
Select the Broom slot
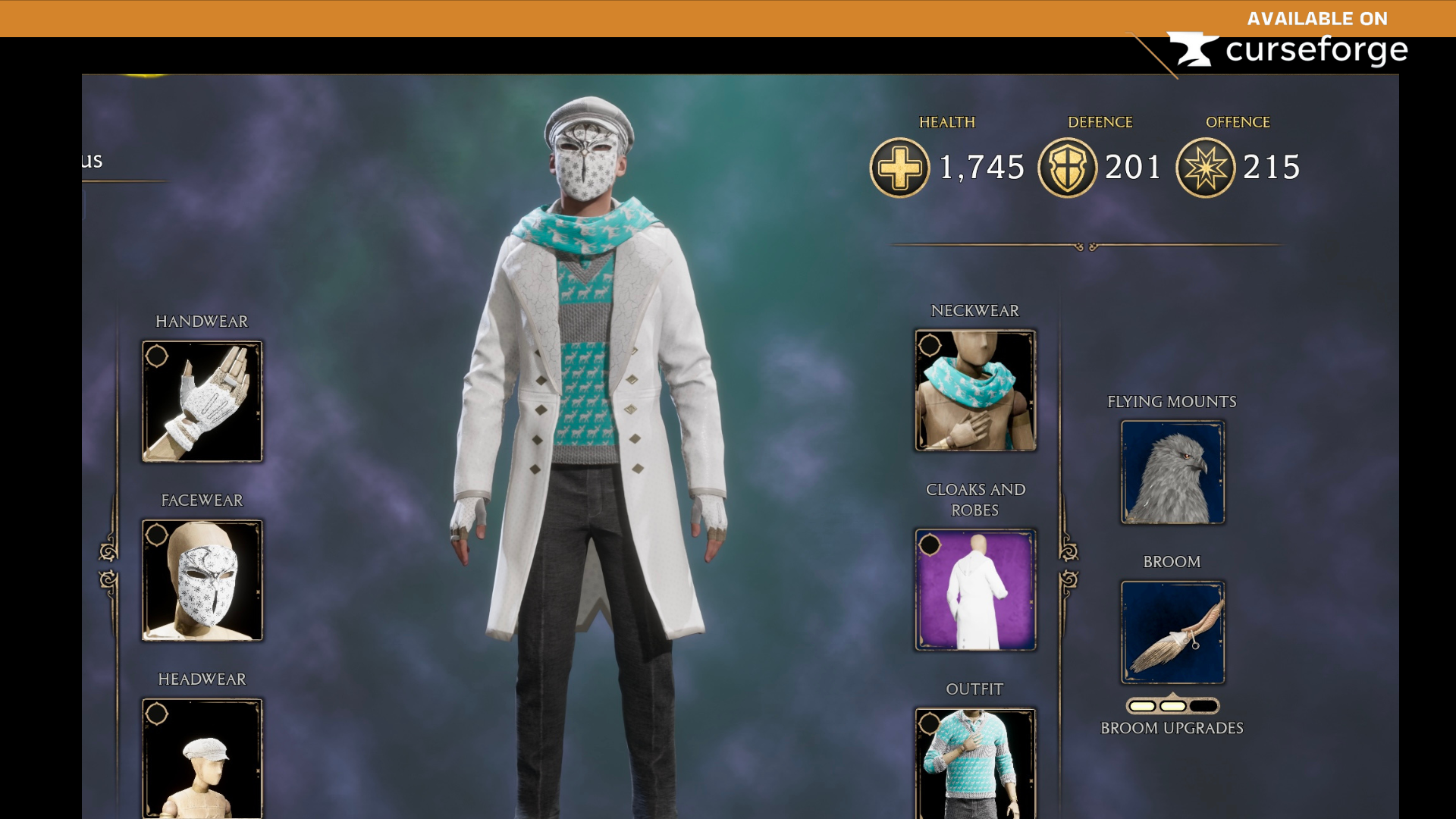[1172, 633]
